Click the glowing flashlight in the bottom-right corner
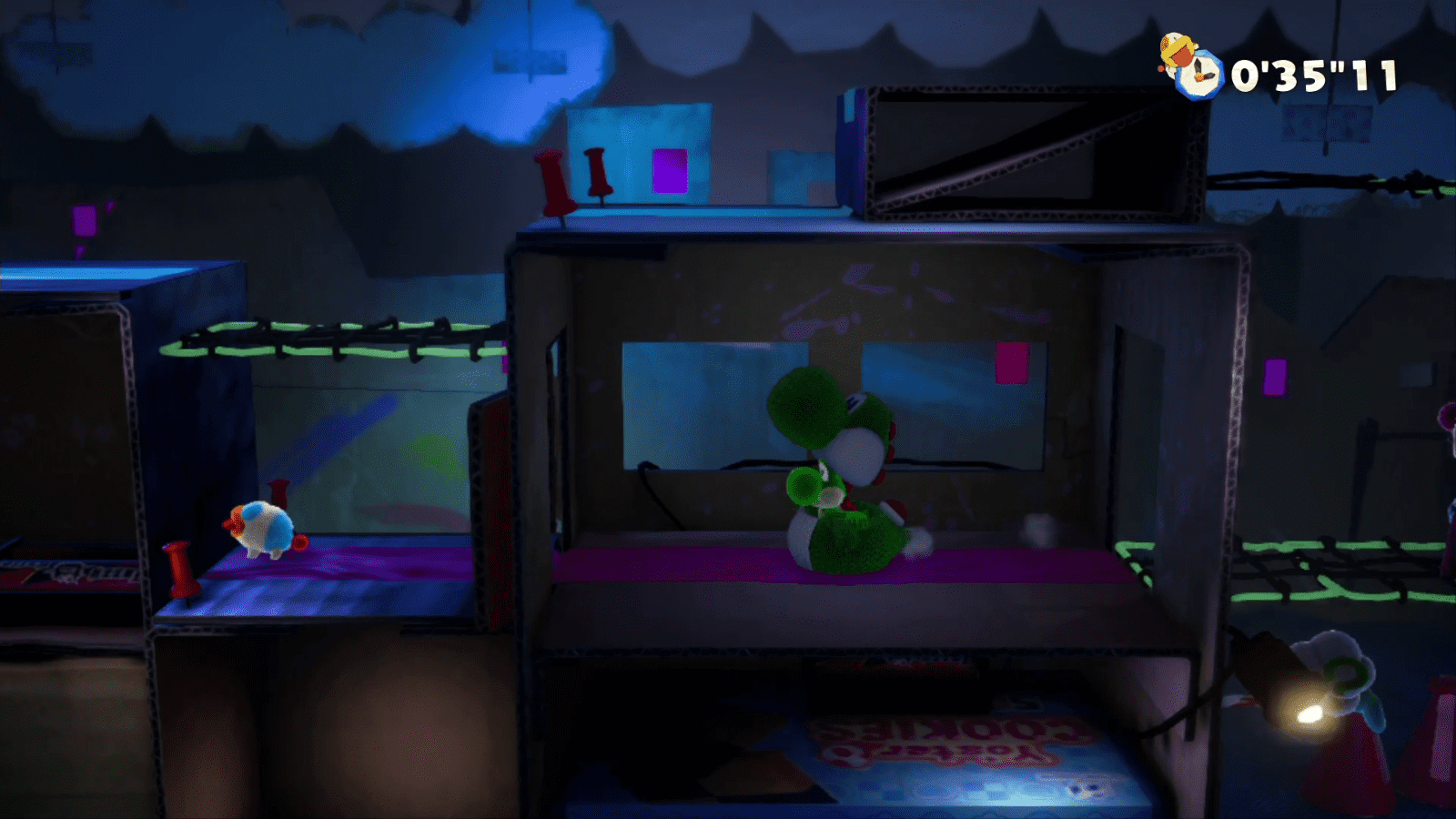 (1311, 715)
